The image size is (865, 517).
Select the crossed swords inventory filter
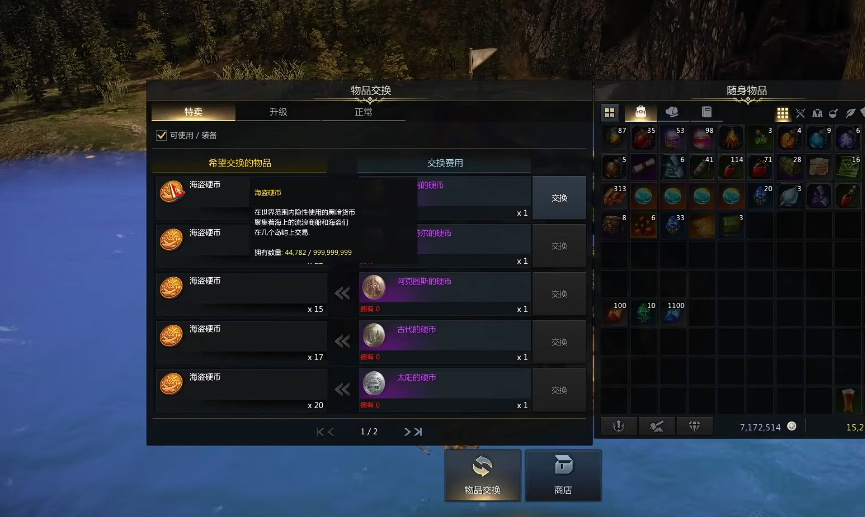(800, 113)
